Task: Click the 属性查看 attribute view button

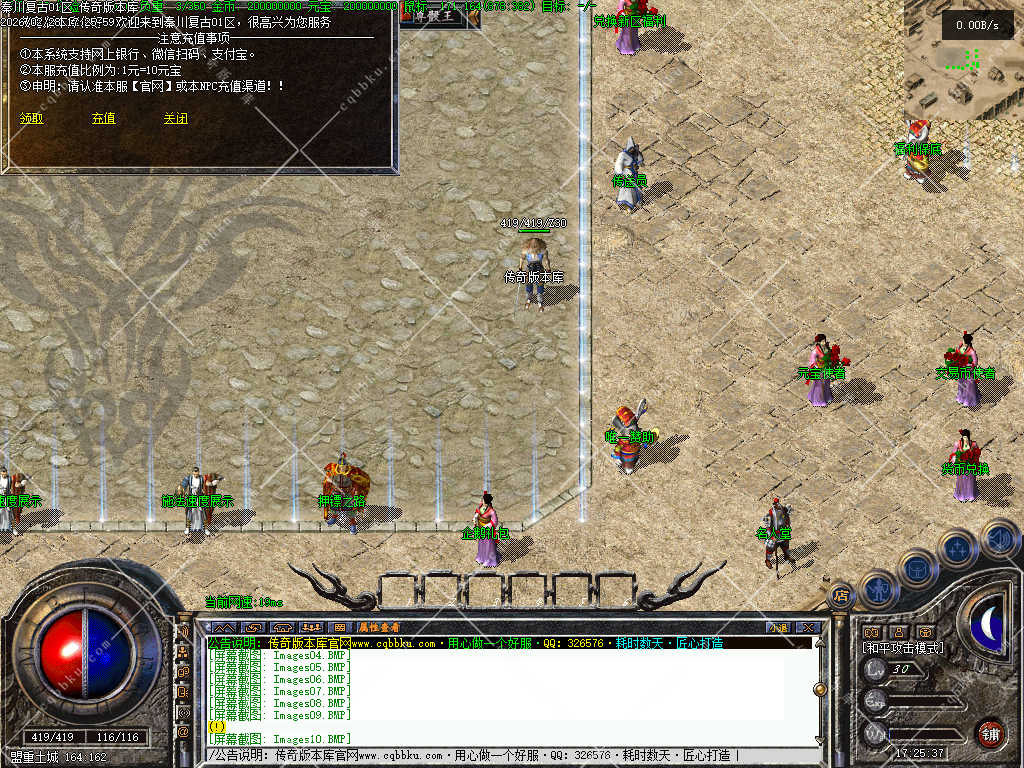Action: 379,627
